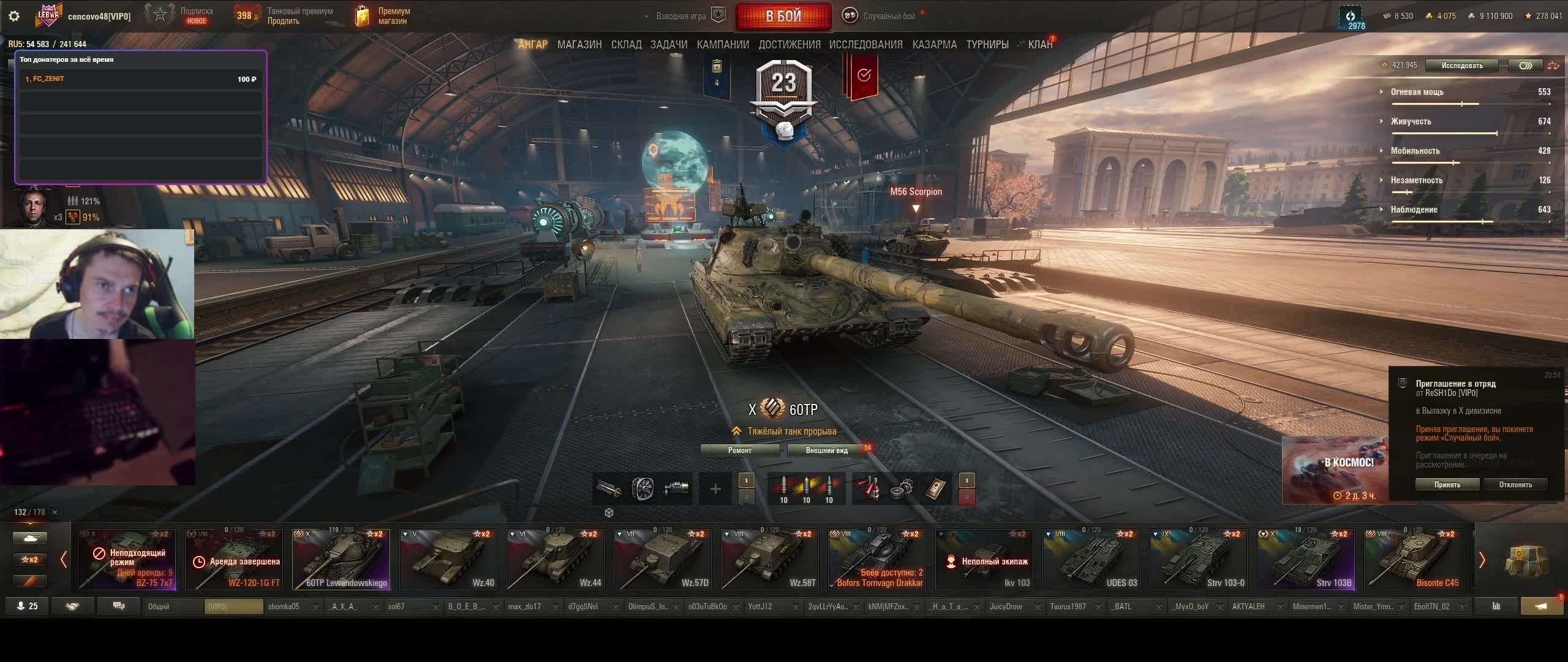Select the Wz.58T tank card
The image size is (1568, 662).
pos(769,559)
